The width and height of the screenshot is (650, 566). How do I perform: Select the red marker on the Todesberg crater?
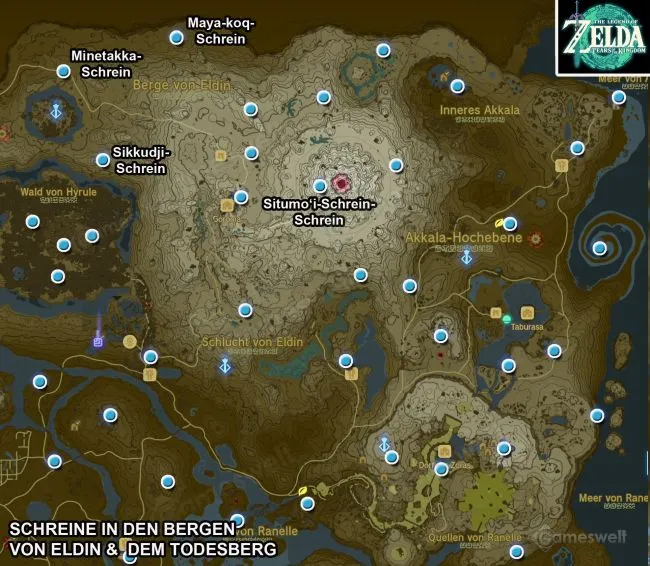[x=343, y=183]
